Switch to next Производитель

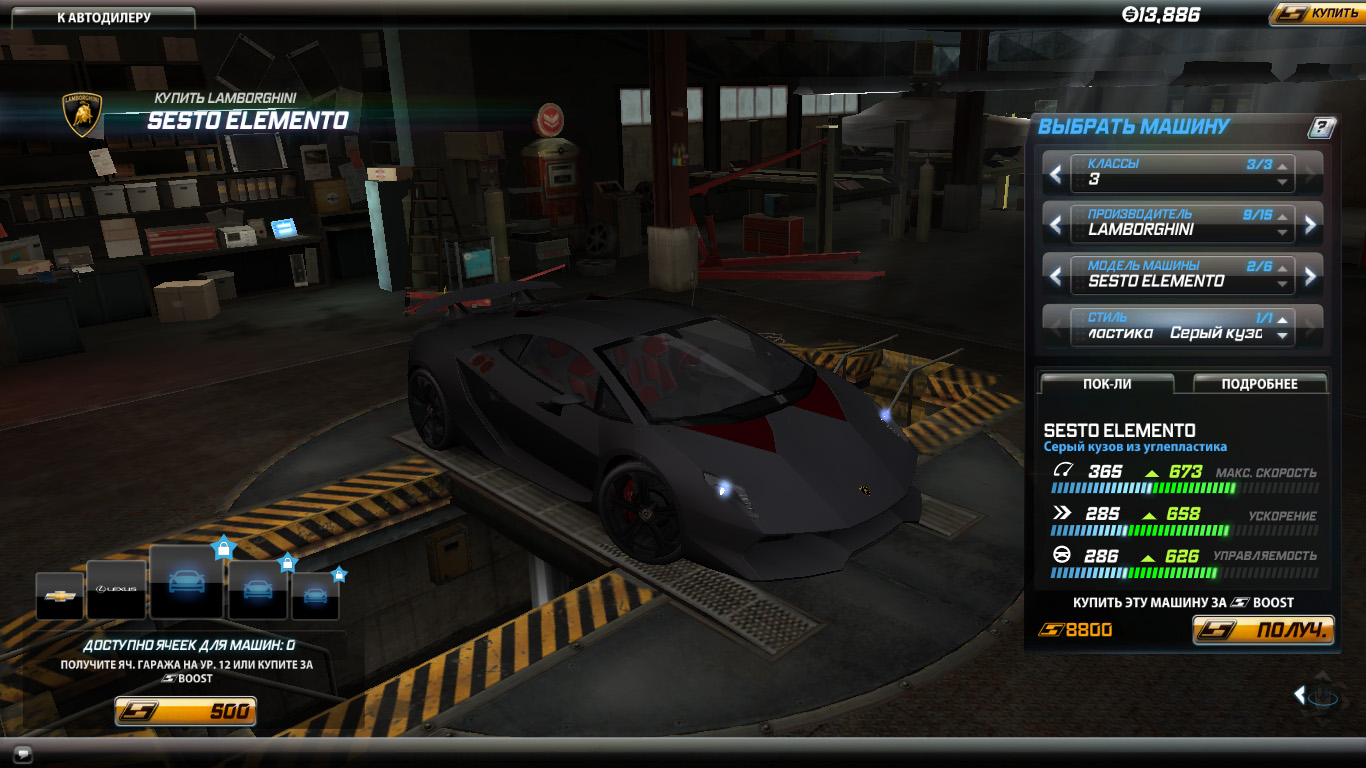1311,225
